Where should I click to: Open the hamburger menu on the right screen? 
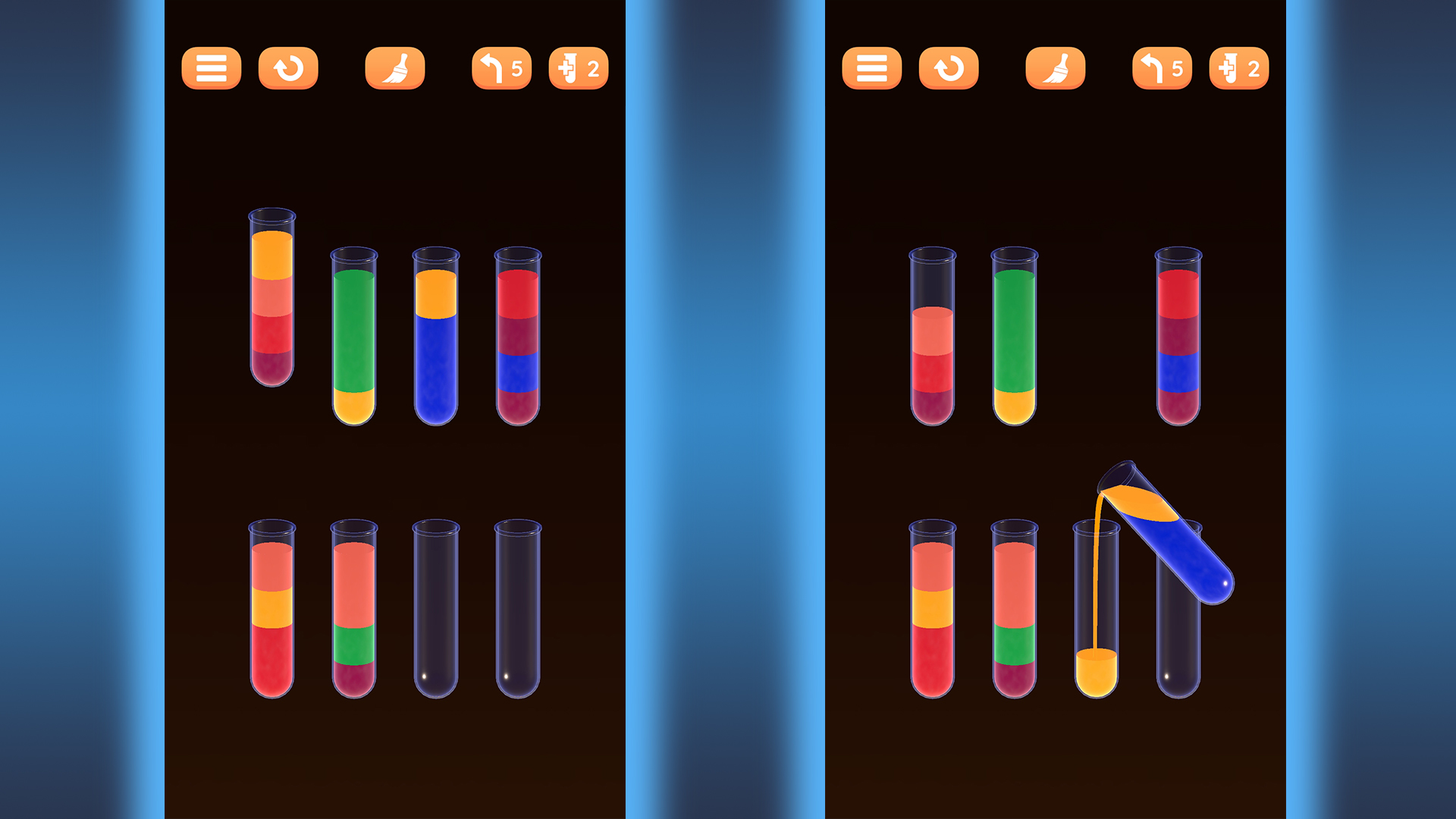tap(872, 68)
